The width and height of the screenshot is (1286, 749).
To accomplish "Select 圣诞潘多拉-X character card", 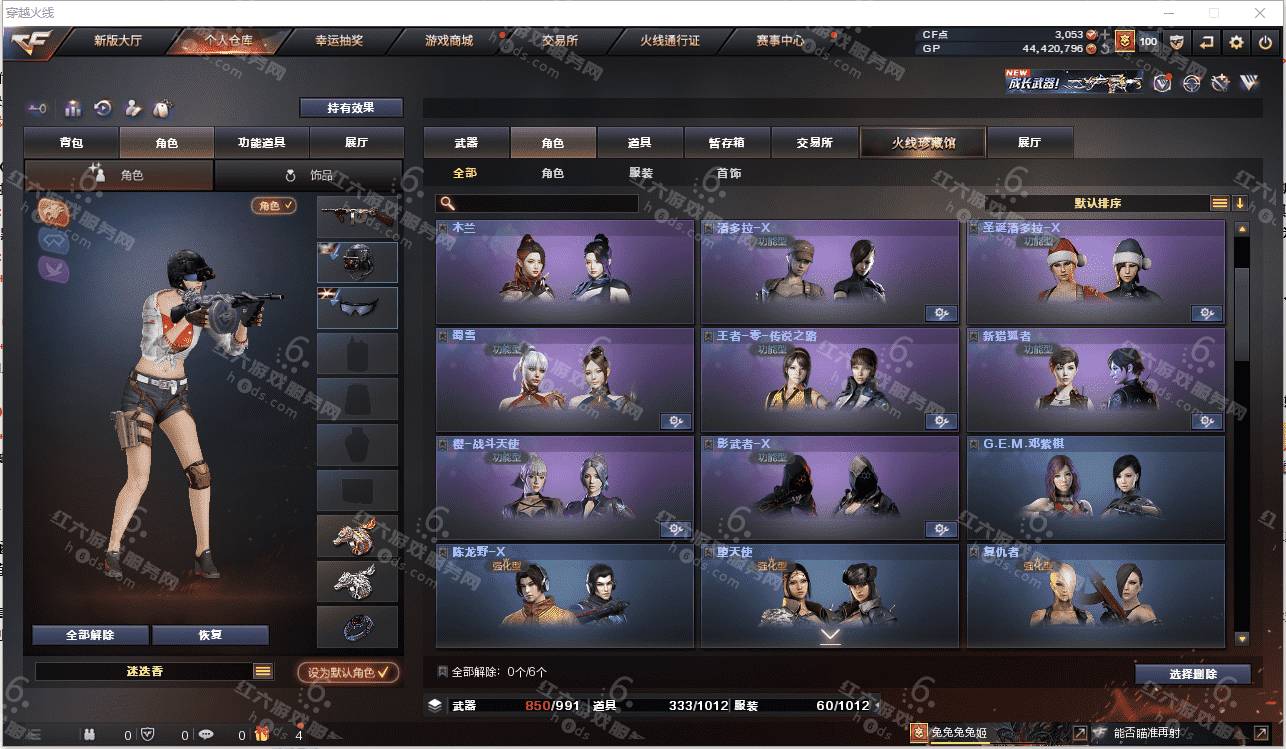I will click(x=1095, y=272).
